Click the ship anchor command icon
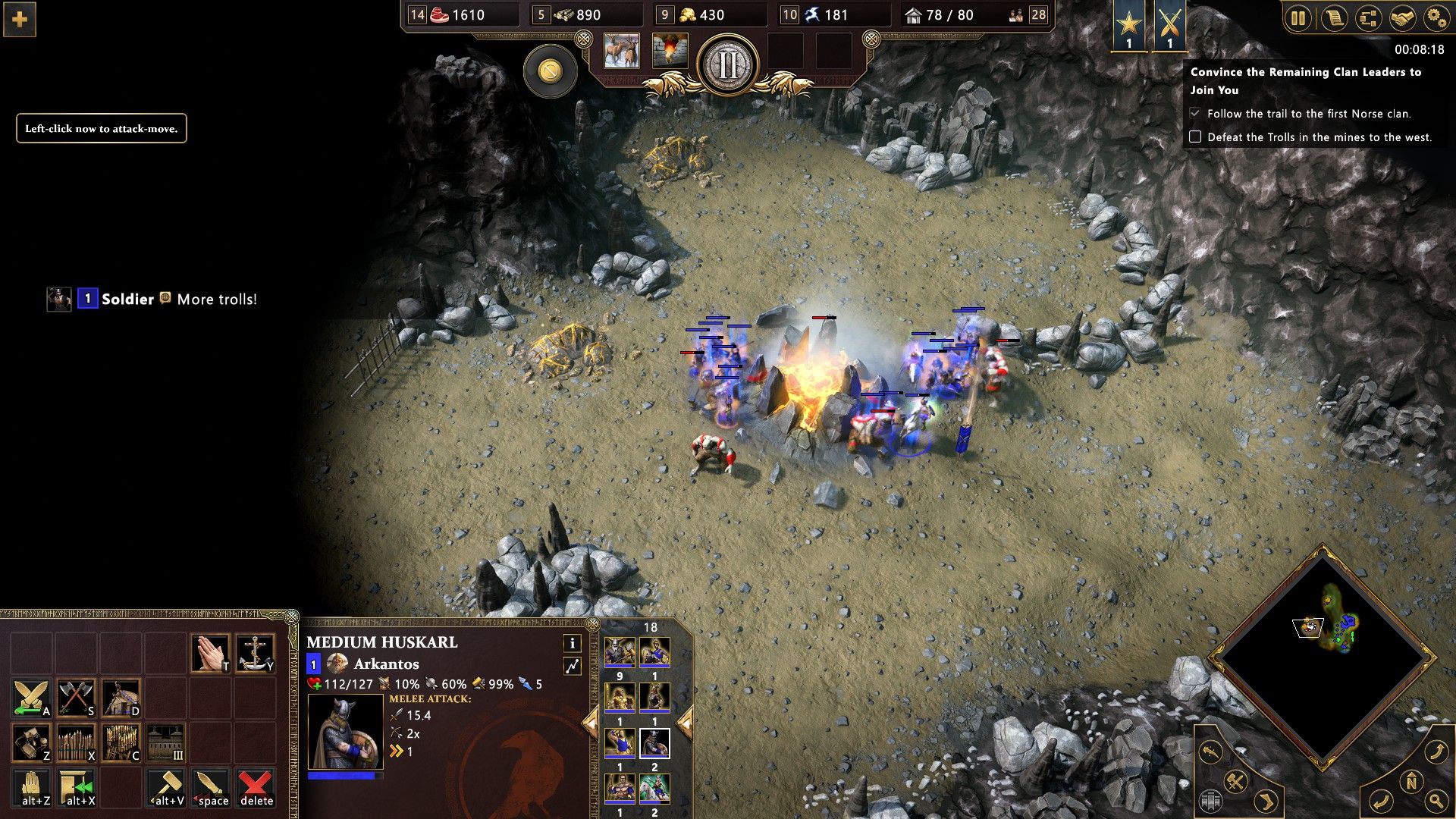Image resolution: width=1456 pixels, height=819 pixels. (256, 654)
